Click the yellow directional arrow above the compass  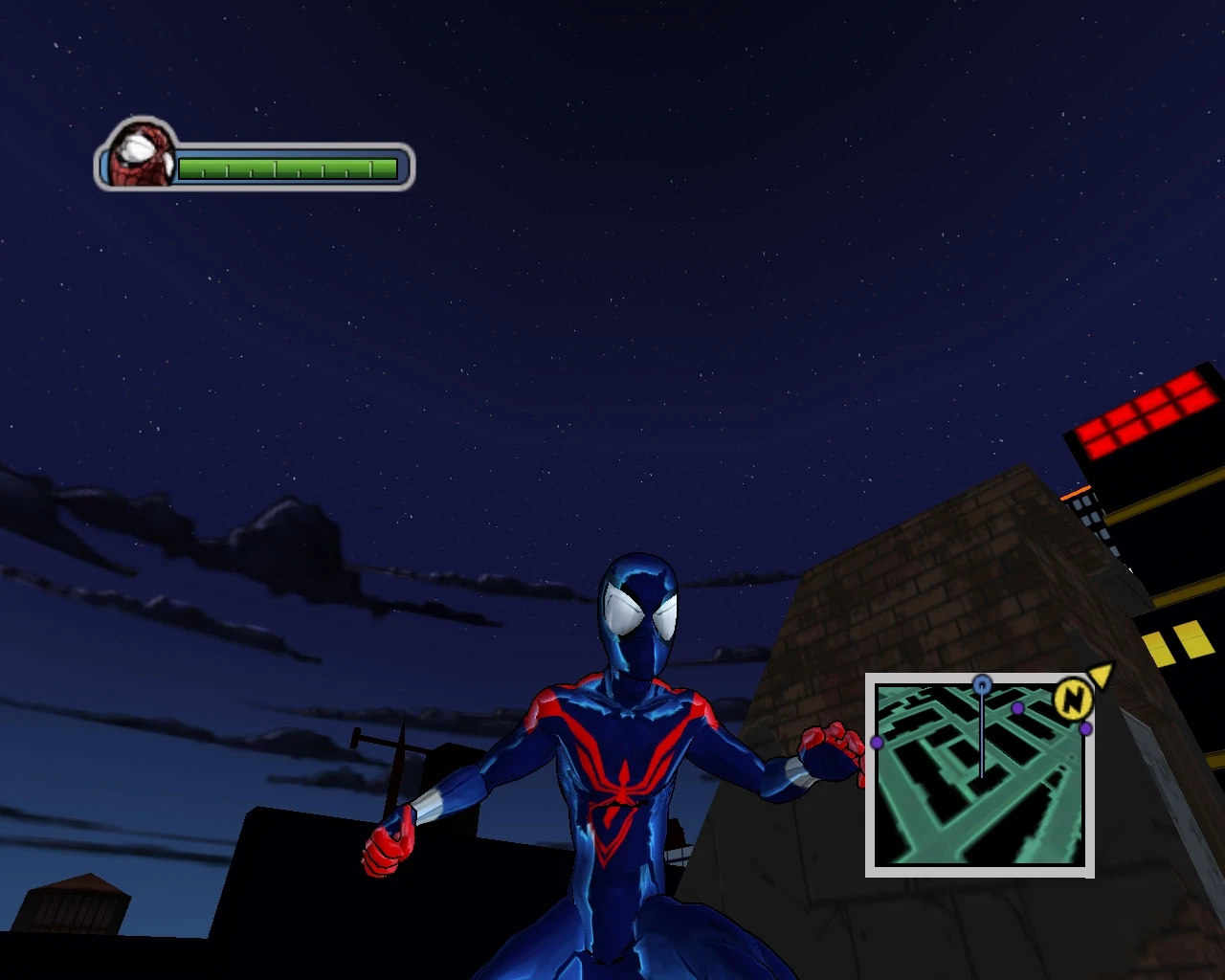pyautogui.click(x=1101, y=676)
